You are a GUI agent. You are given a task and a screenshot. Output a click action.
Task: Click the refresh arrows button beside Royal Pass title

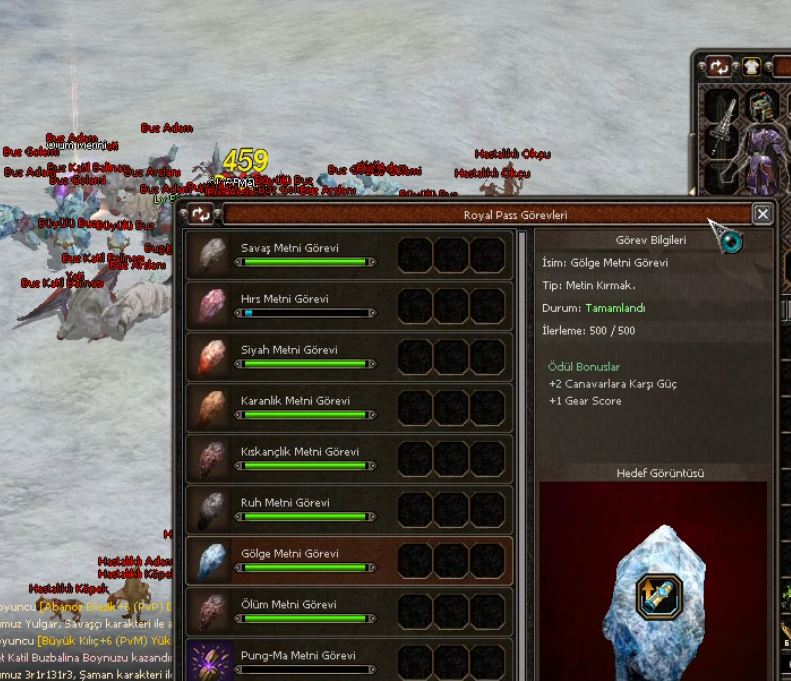coord(202,214)
